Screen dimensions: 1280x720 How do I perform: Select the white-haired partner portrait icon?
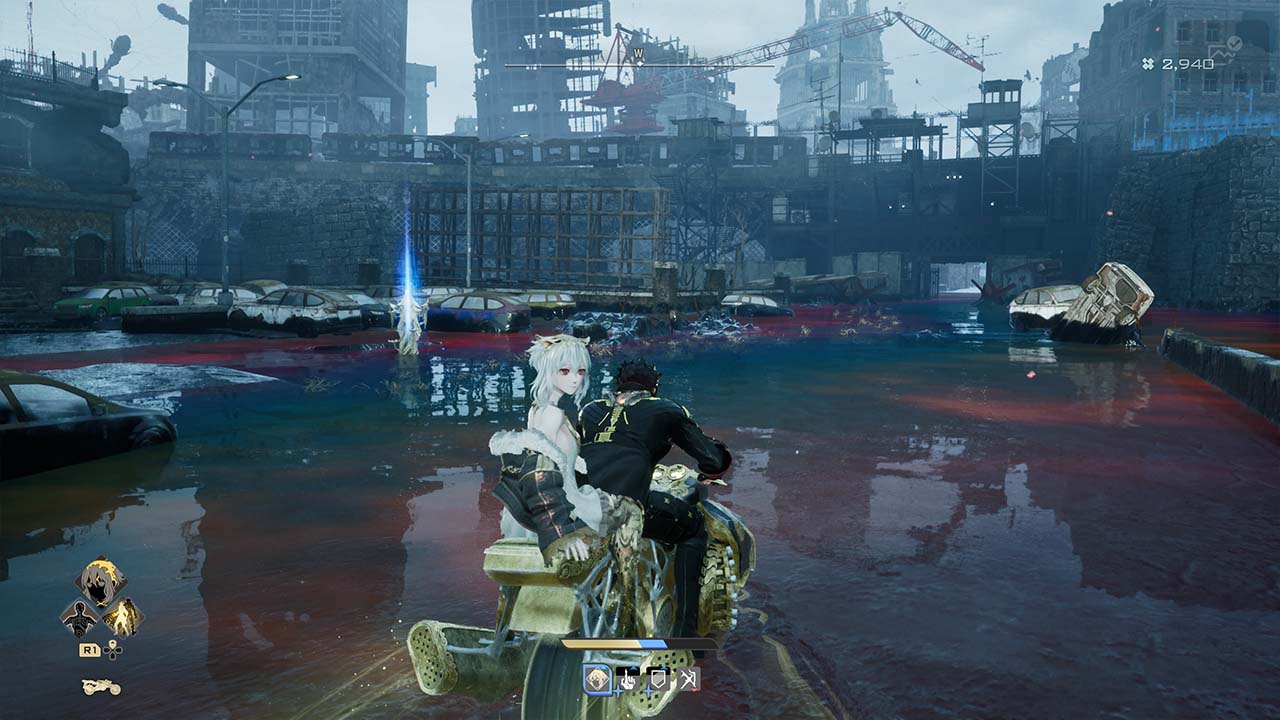pos(101,582)
